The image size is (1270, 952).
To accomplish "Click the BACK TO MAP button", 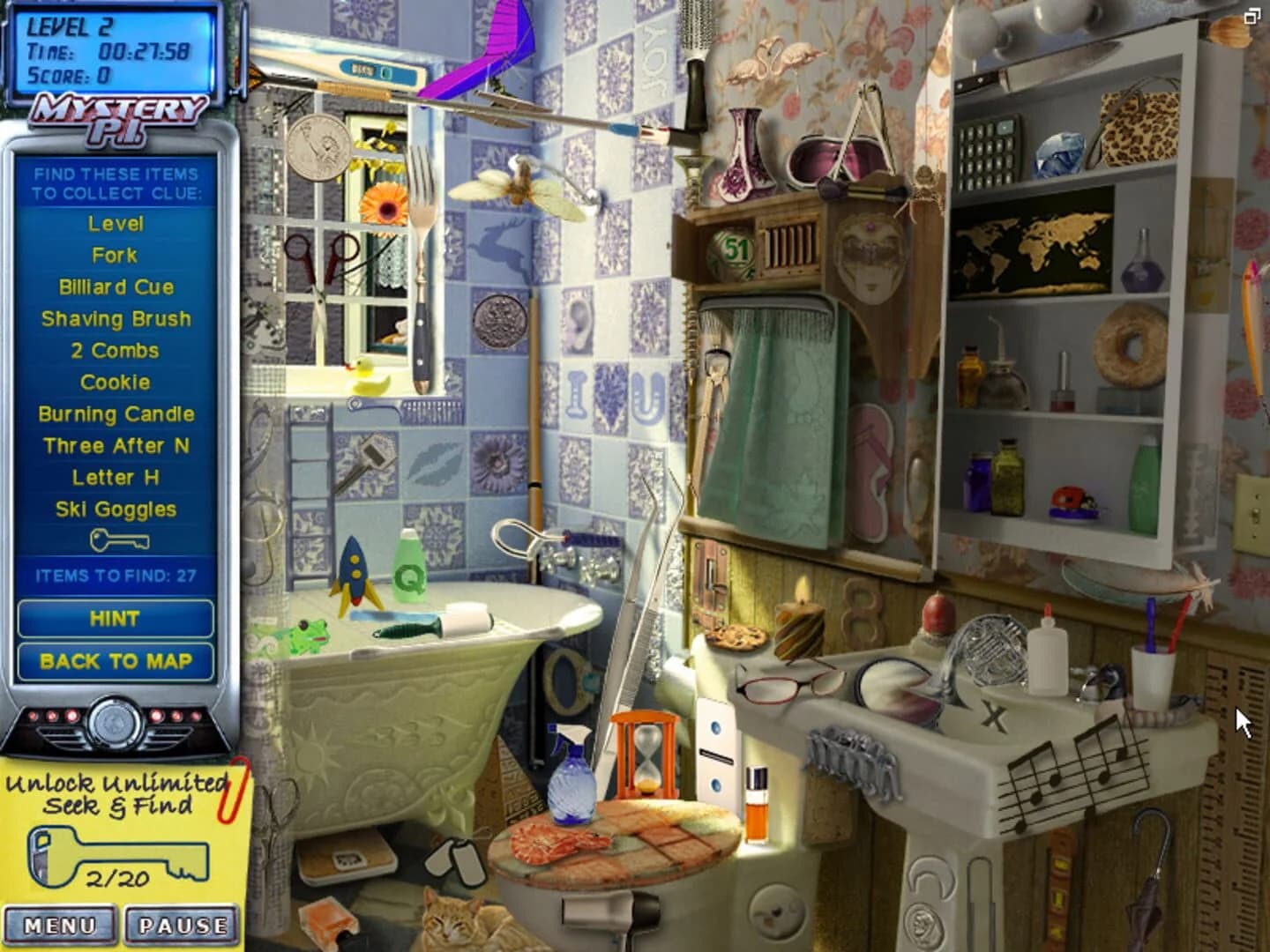I will pos(115,661).
